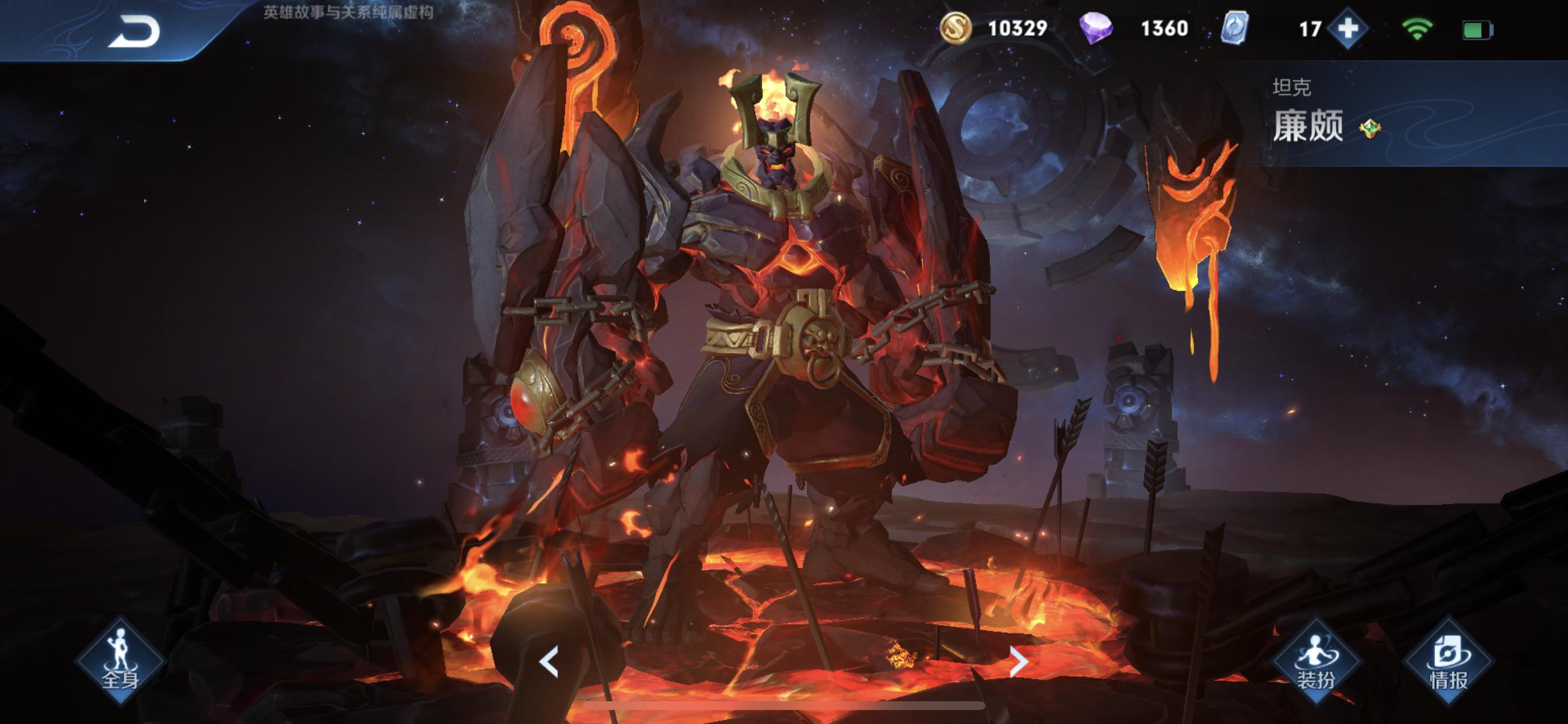The height and width of the screenshot is (724, 1568).
Task: Go back using the return arrow
Action: 135,31
